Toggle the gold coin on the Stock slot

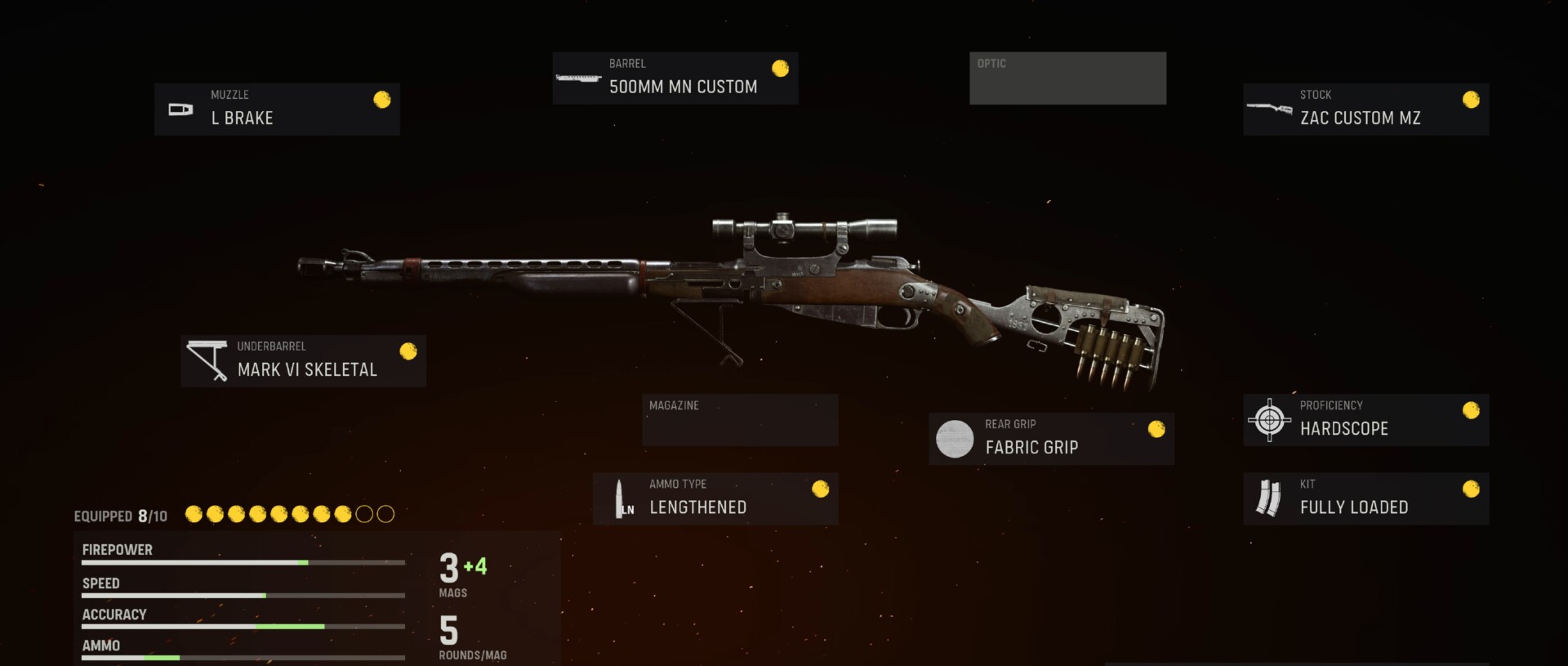1472,100
